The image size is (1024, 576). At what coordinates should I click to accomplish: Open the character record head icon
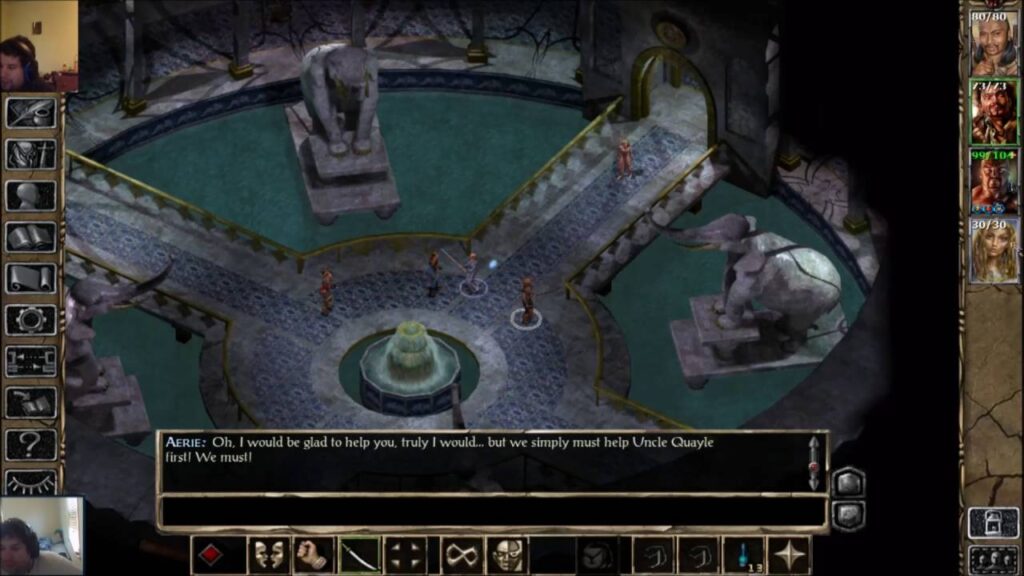[31, 196]
